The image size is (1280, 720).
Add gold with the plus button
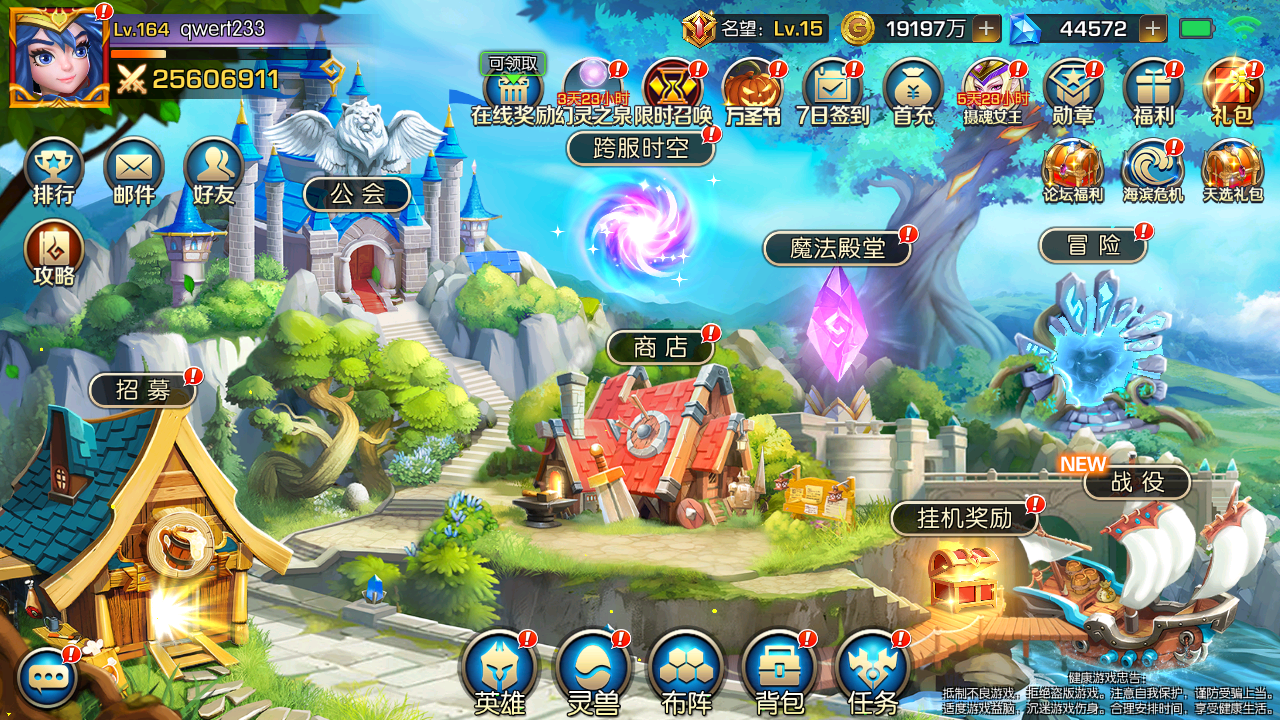(x=986, y=29)
